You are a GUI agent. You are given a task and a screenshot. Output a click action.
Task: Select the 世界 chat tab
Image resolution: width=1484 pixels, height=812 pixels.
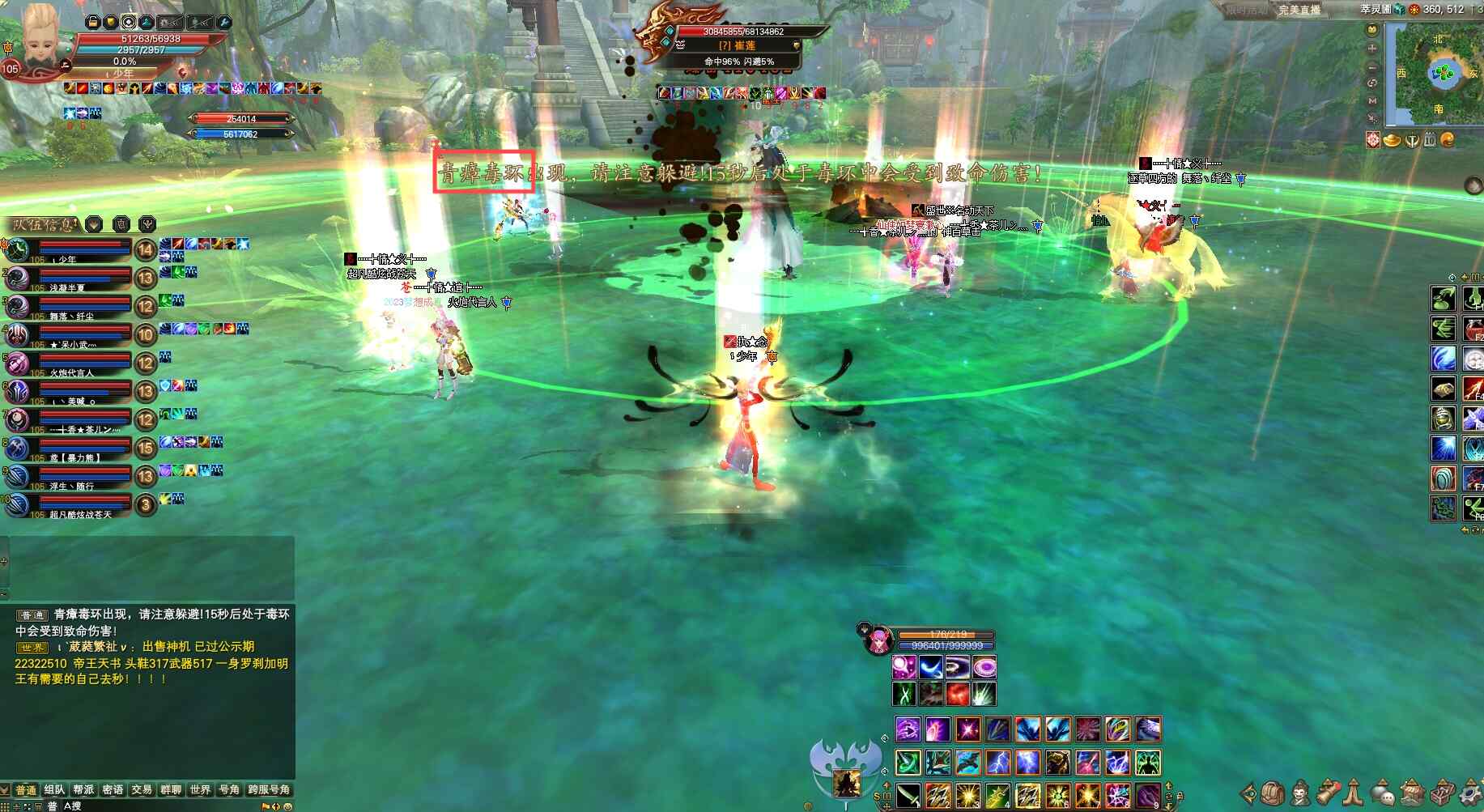(x=200, y=790)
